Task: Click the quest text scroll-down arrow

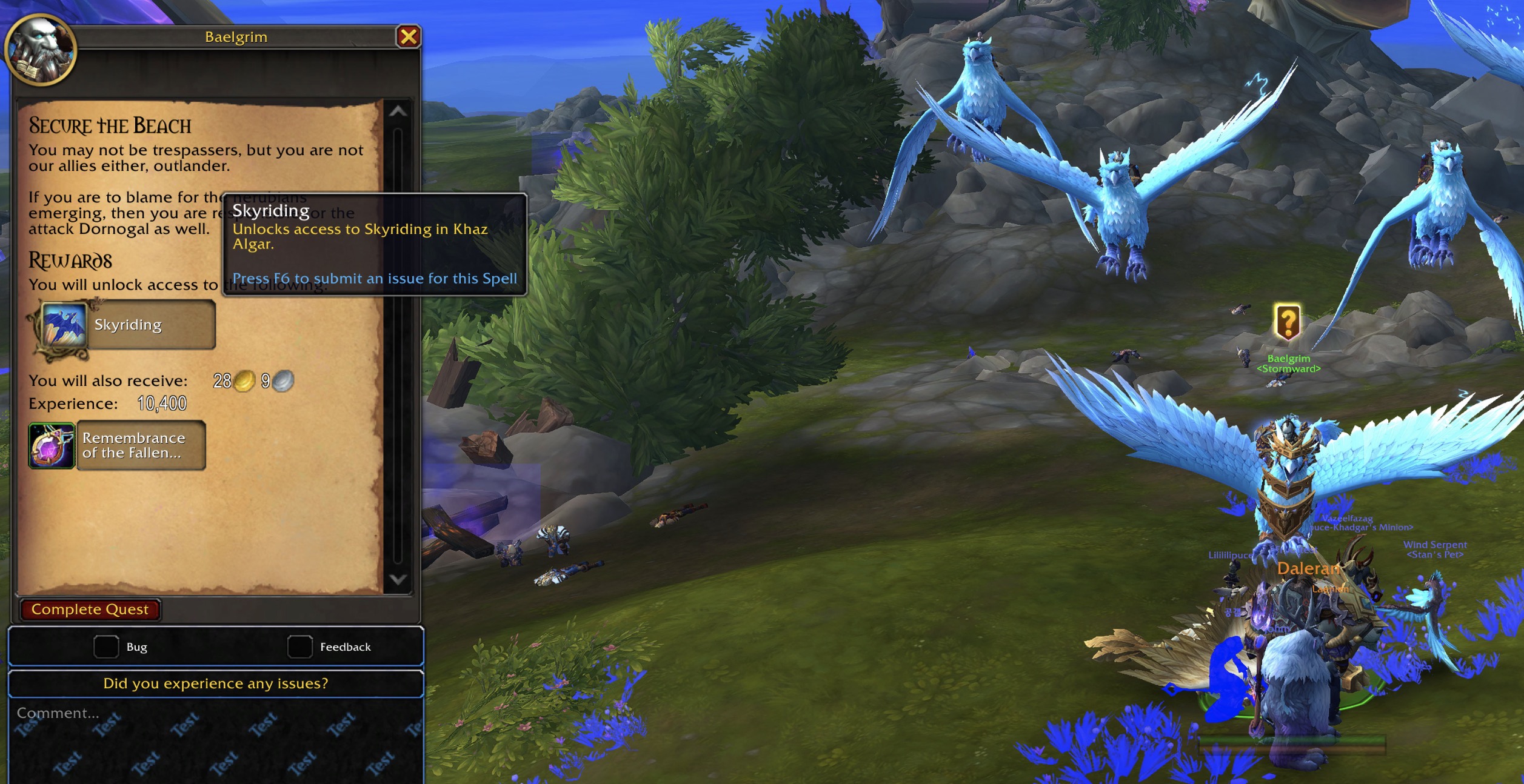Action: [x=398, y=579]
